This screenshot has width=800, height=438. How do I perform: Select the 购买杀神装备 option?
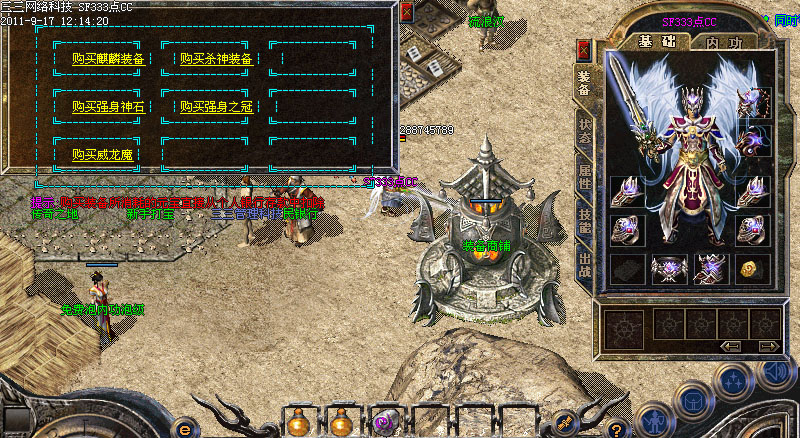click(x=216, y=59)
